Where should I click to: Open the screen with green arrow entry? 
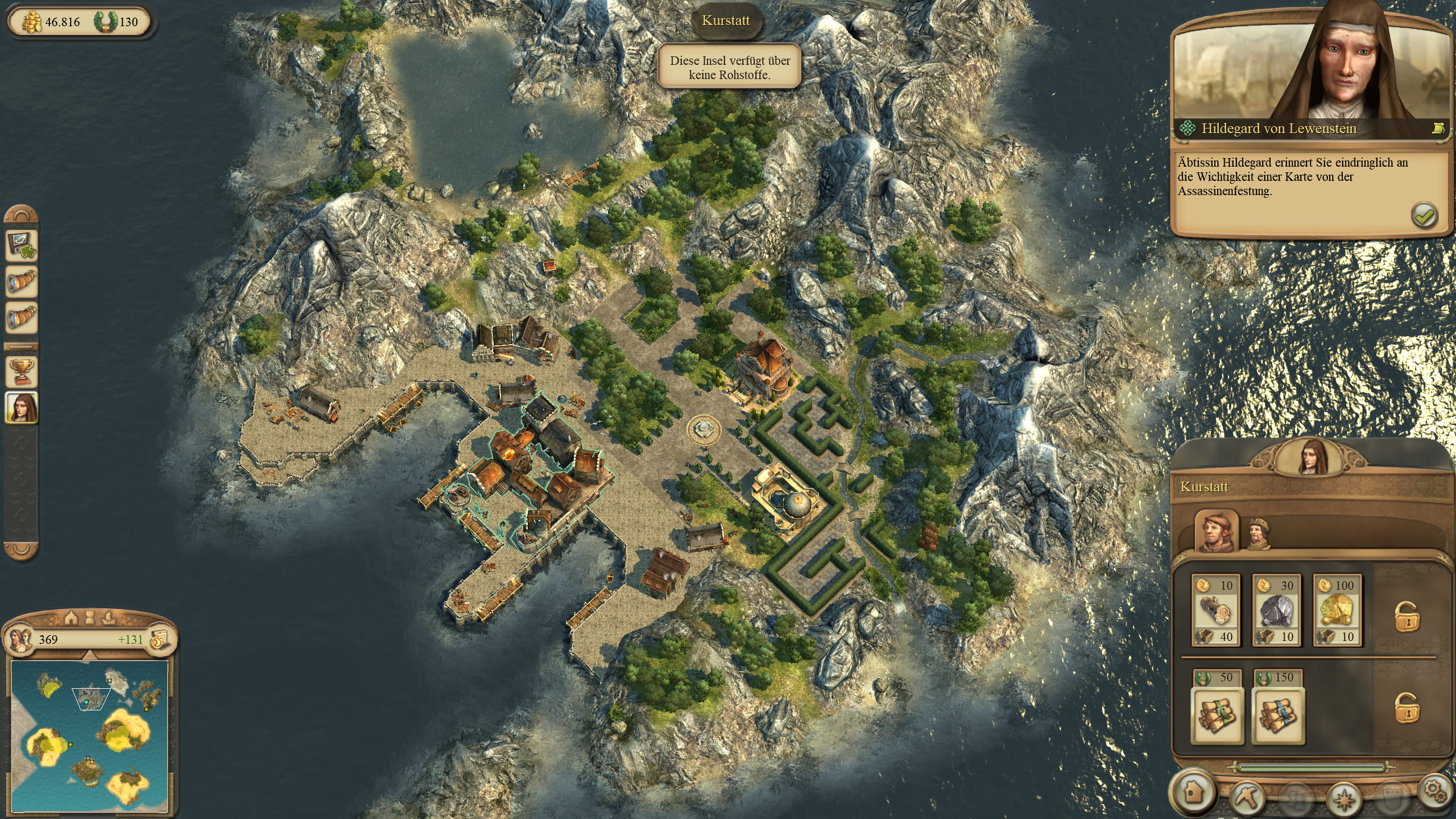[x=22, y=246]
